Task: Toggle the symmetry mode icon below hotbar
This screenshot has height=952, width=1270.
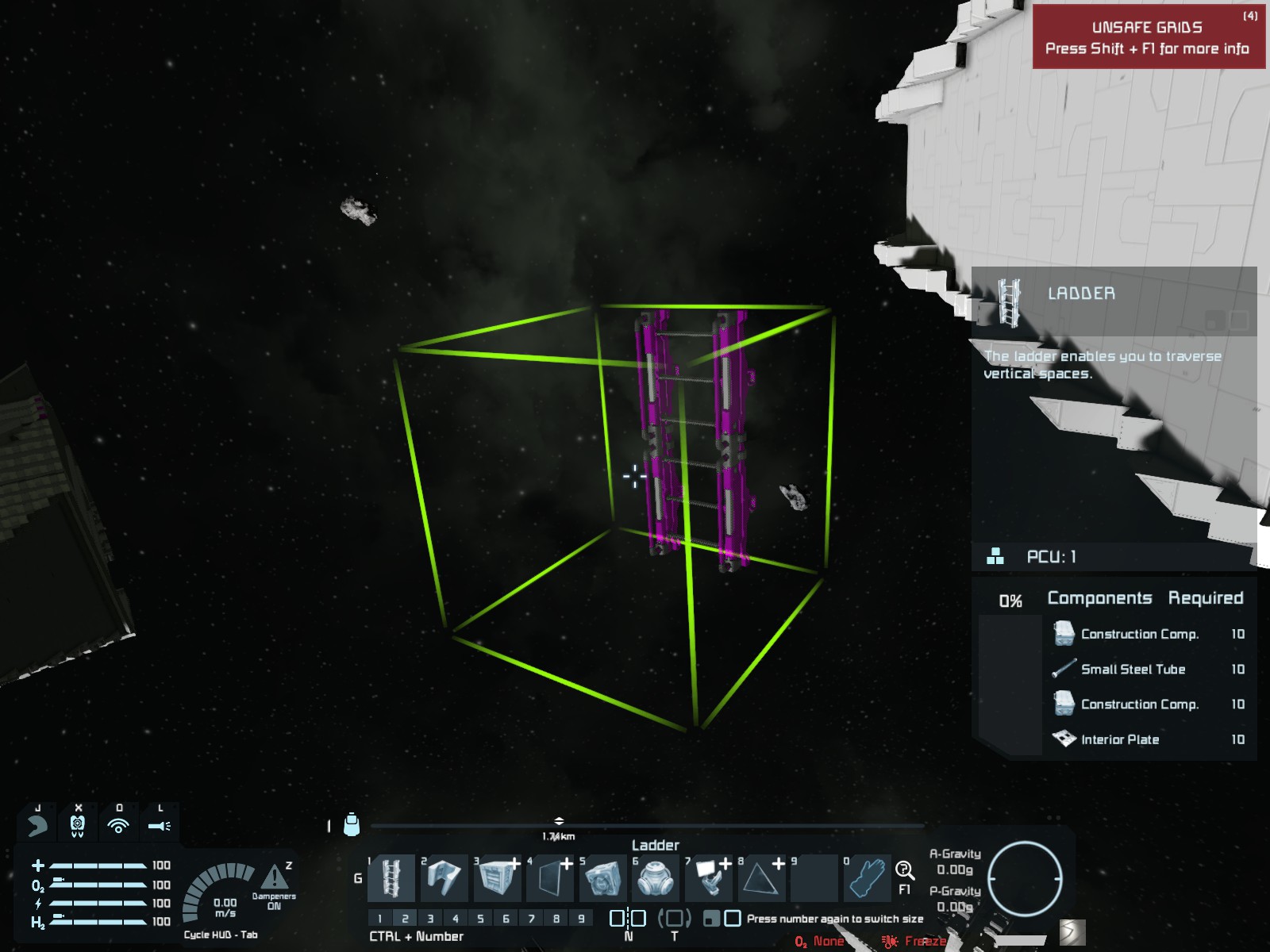Action: (x=628, y=919)
